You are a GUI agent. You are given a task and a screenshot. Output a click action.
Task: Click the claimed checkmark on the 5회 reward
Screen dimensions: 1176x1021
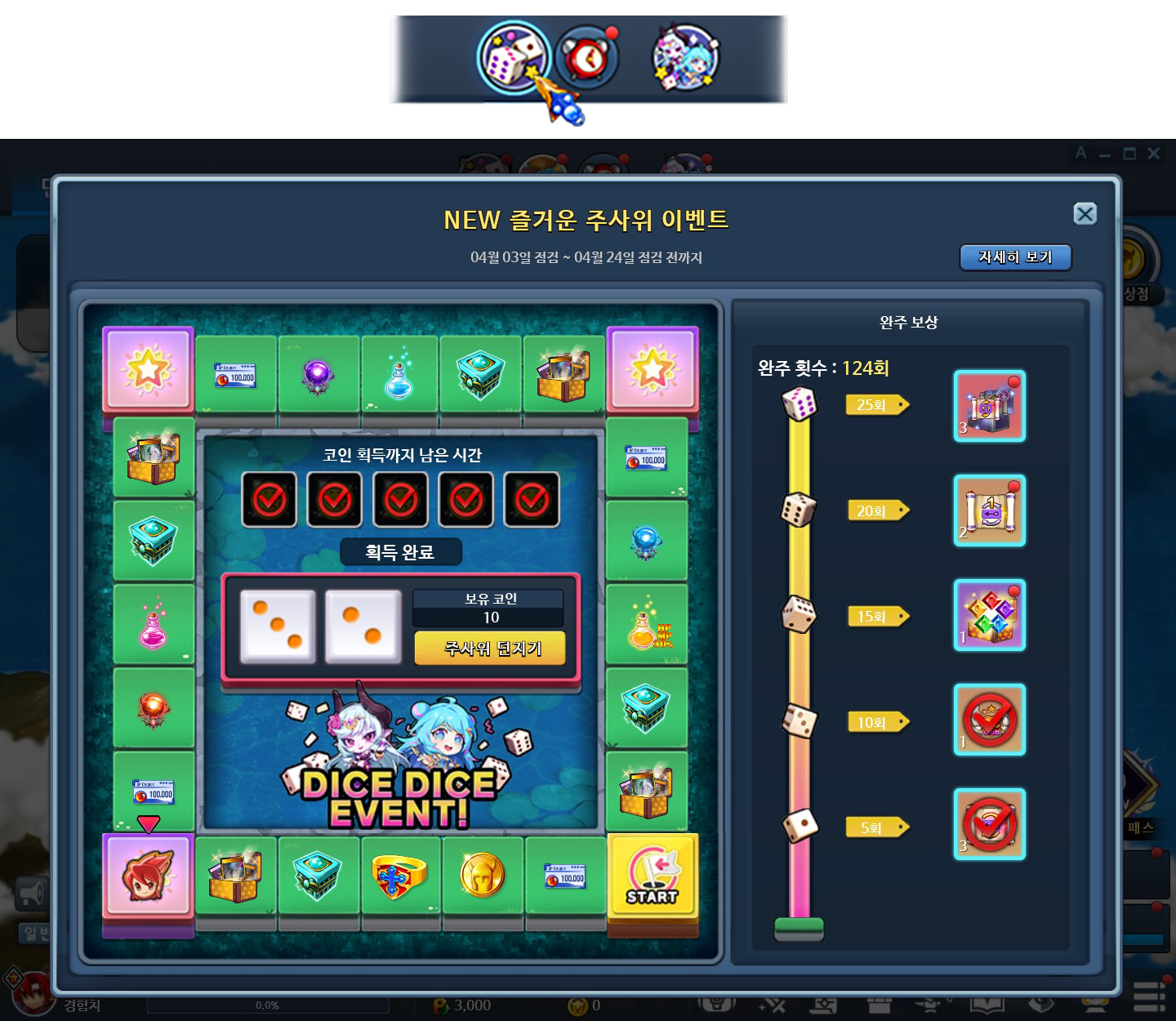pos(989,825)
